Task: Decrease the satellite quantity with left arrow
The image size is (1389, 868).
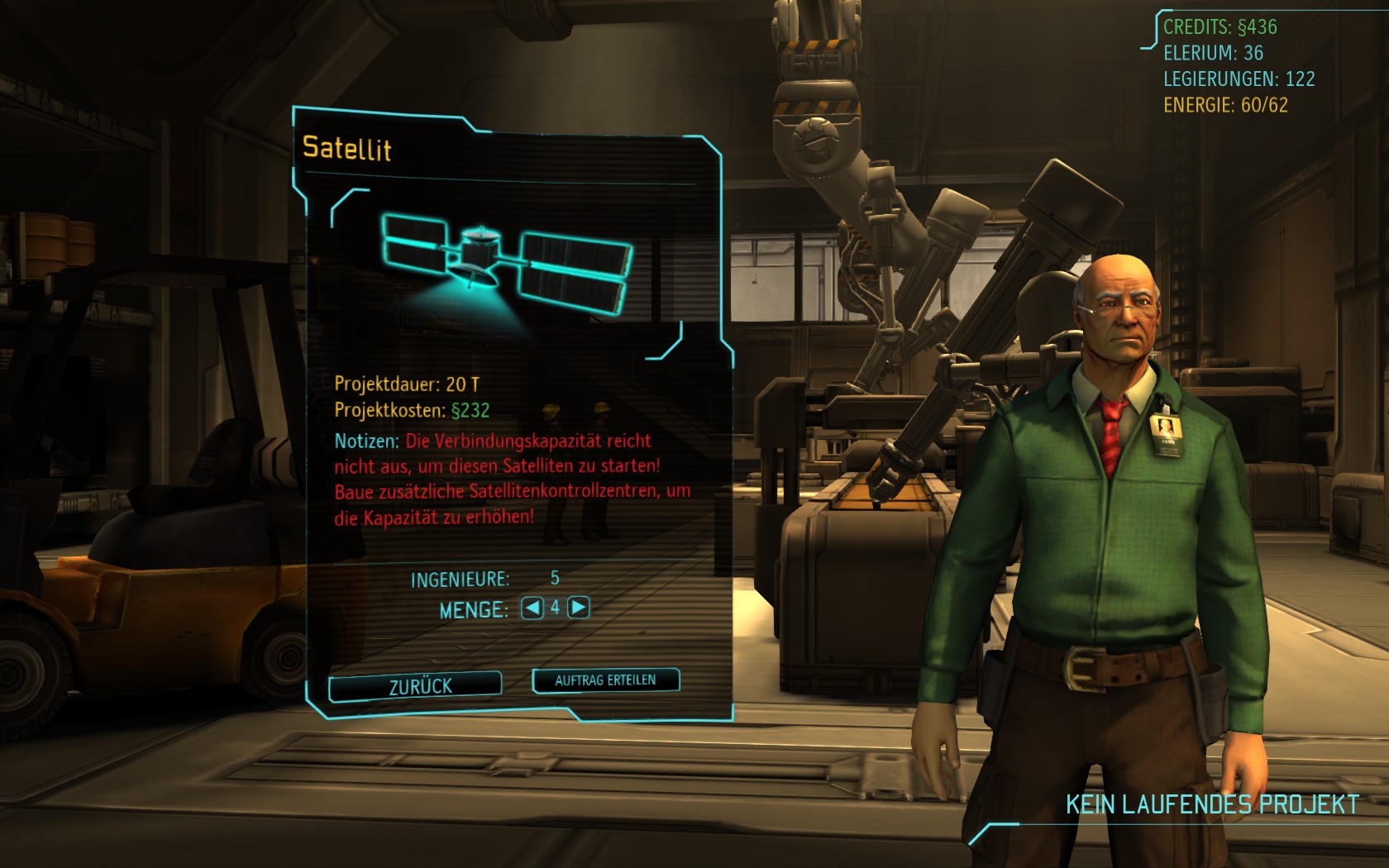Action: [x=532, y=608]
